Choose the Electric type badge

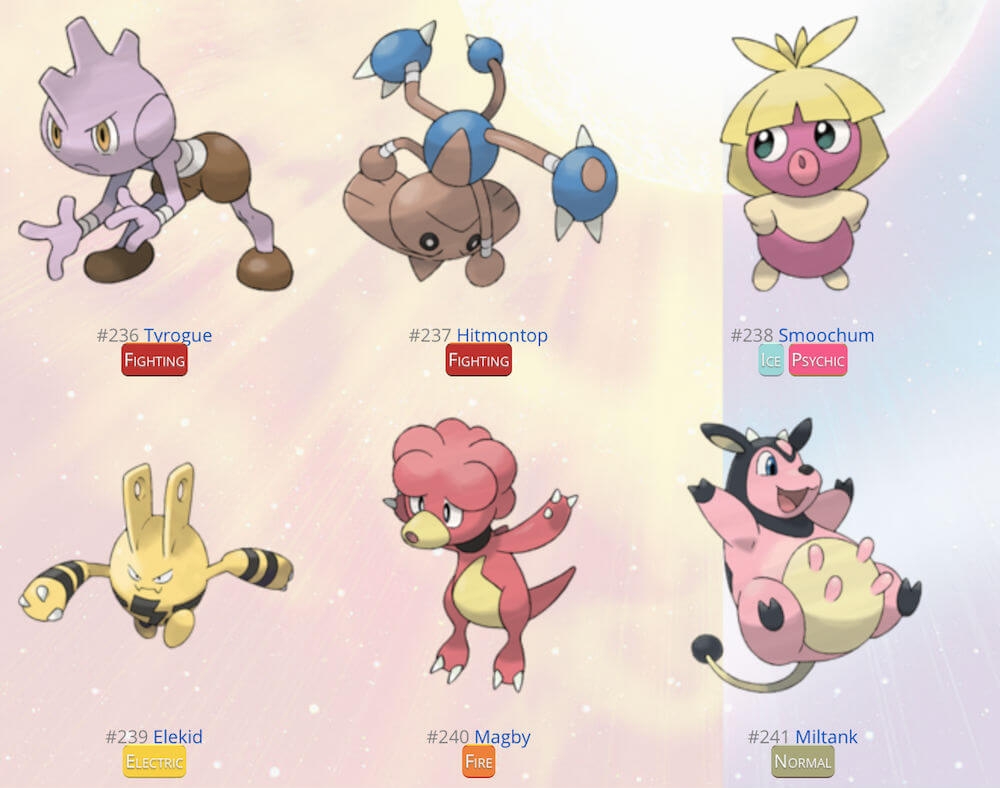(154, 762)
